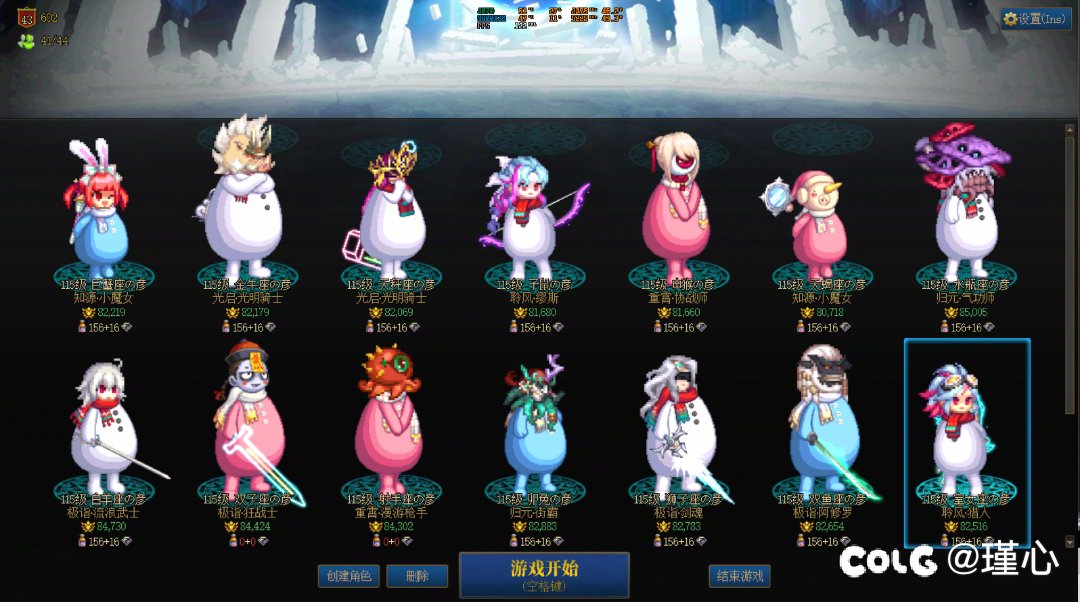The width and height of the screenshot is (1080, 602).
Task: Click the character list scrollbar down arrow
Action: [x=1070, y=541]
